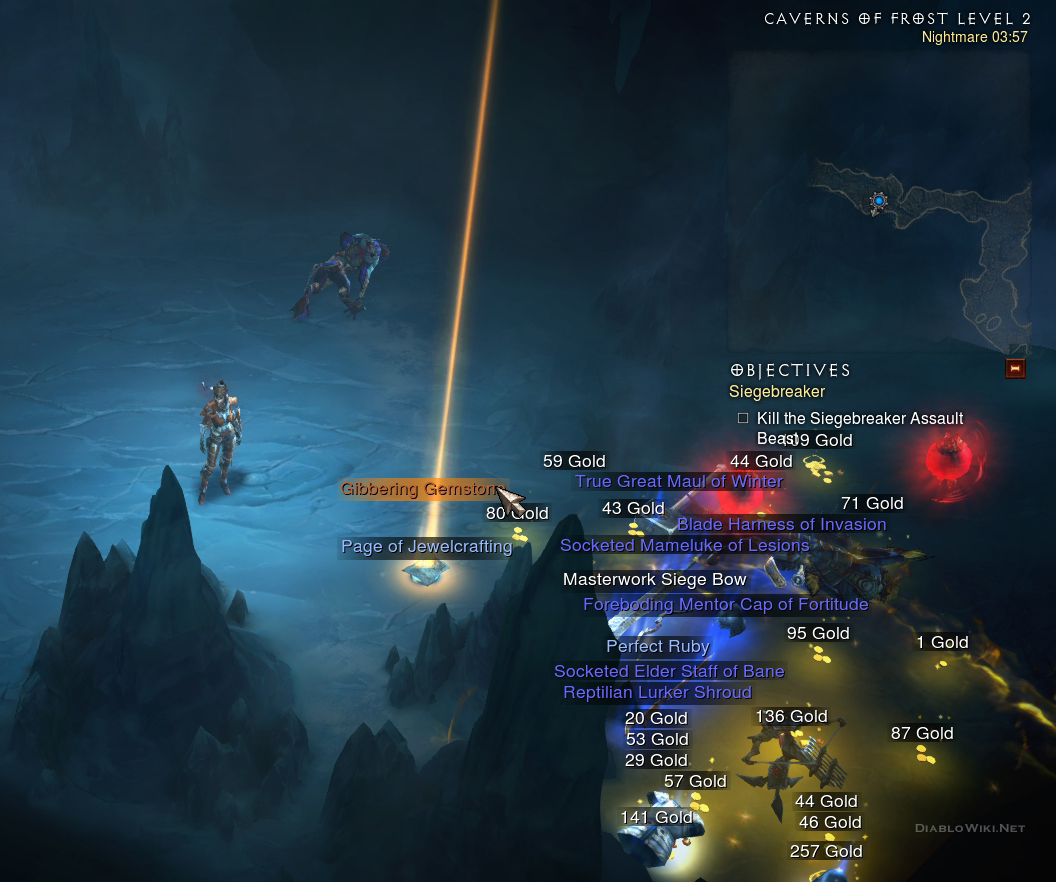
Task: Collect the 59 Gold label
Action: pos(574,462)
